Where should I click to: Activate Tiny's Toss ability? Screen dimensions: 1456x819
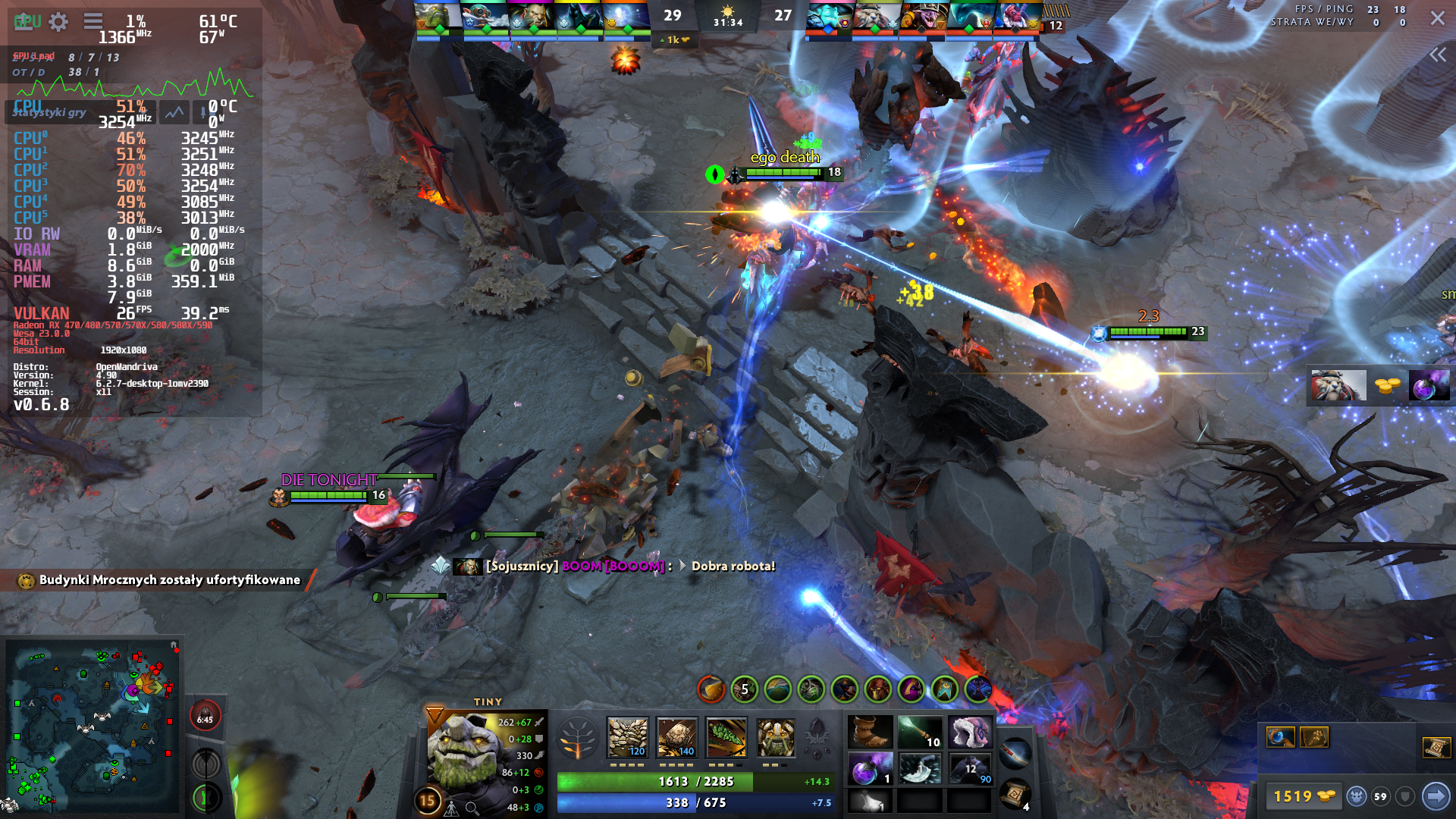pyautogui.click(x=676, y=738)
